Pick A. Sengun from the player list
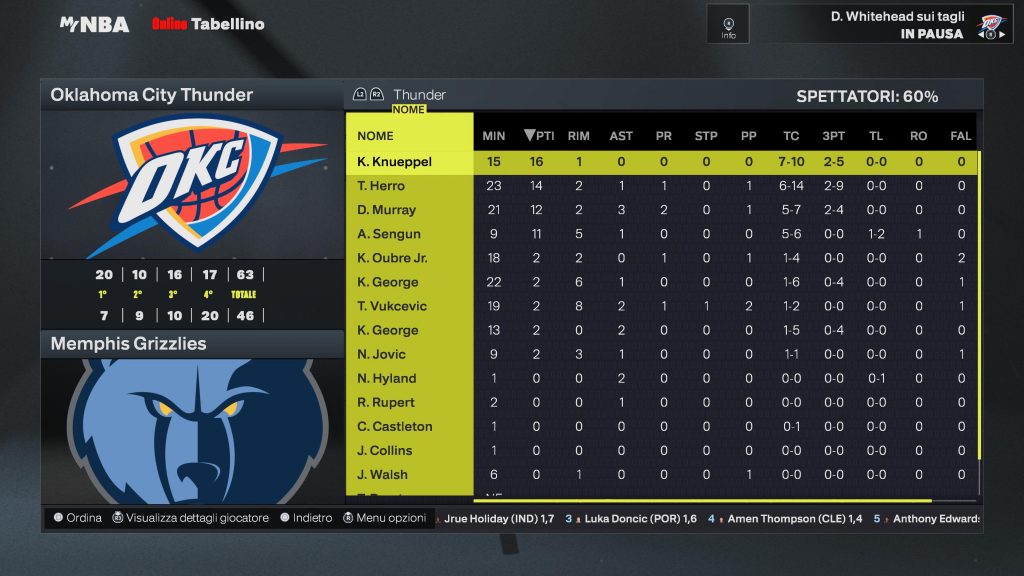Screen dimensions: 1024x576 389,234
